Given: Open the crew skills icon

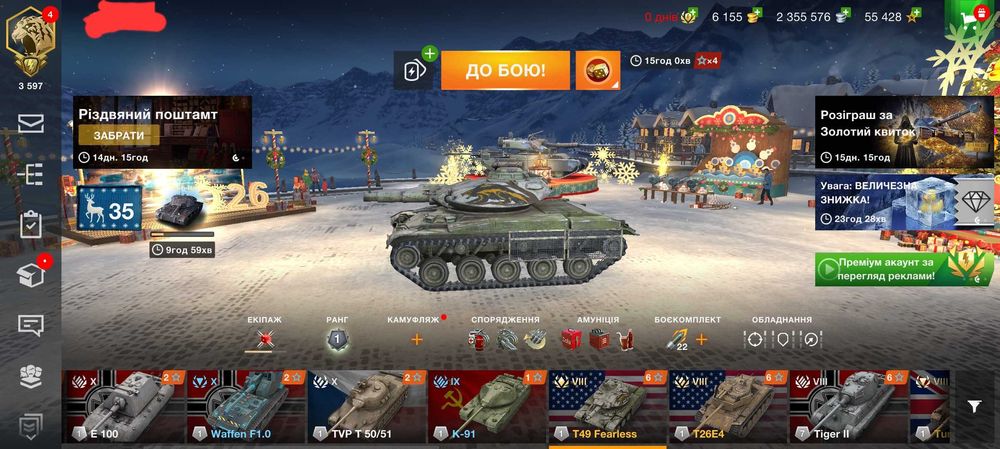Looking at the screenshot, I should point(264,340).
